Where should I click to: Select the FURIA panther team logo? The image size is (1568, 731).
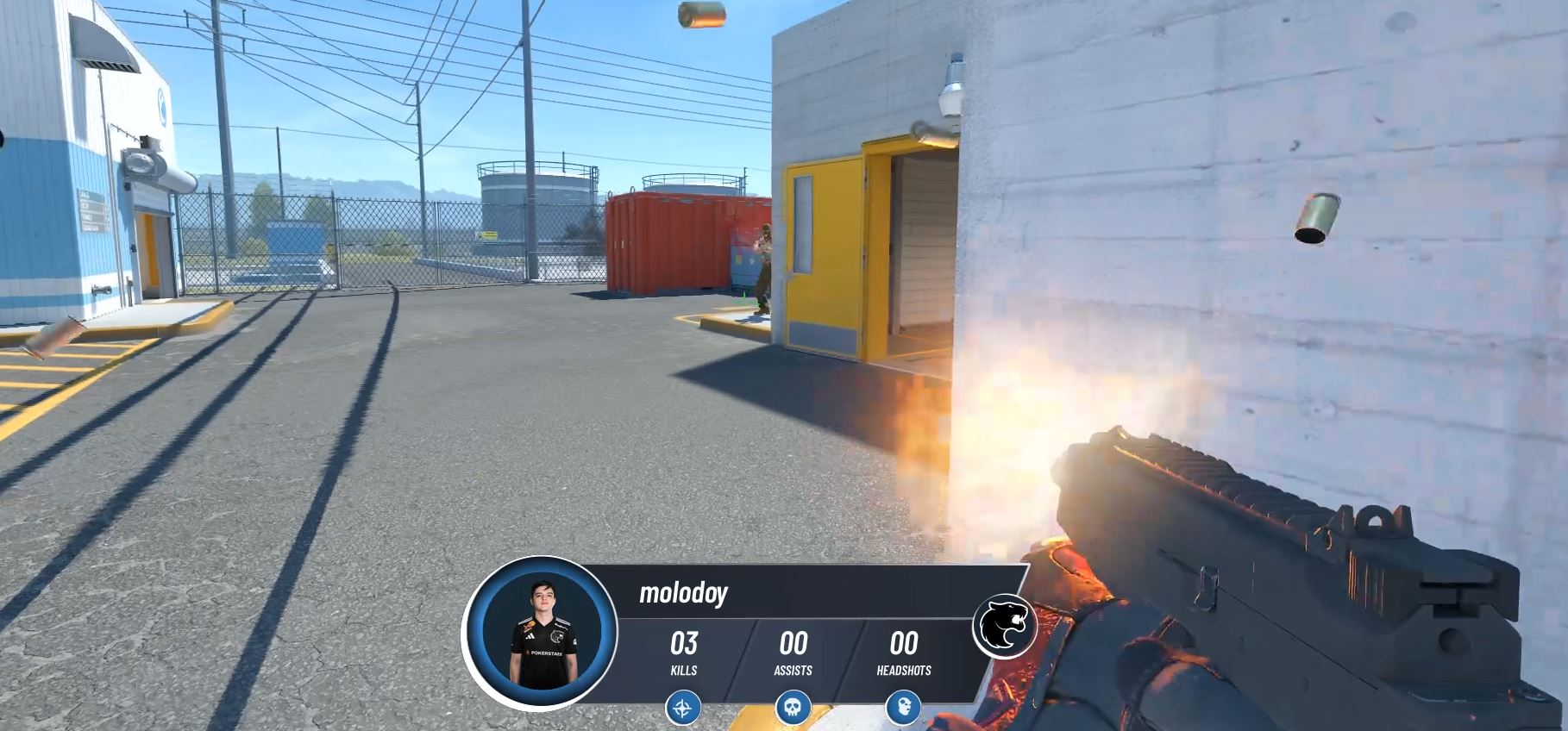tap(1005, 627)
